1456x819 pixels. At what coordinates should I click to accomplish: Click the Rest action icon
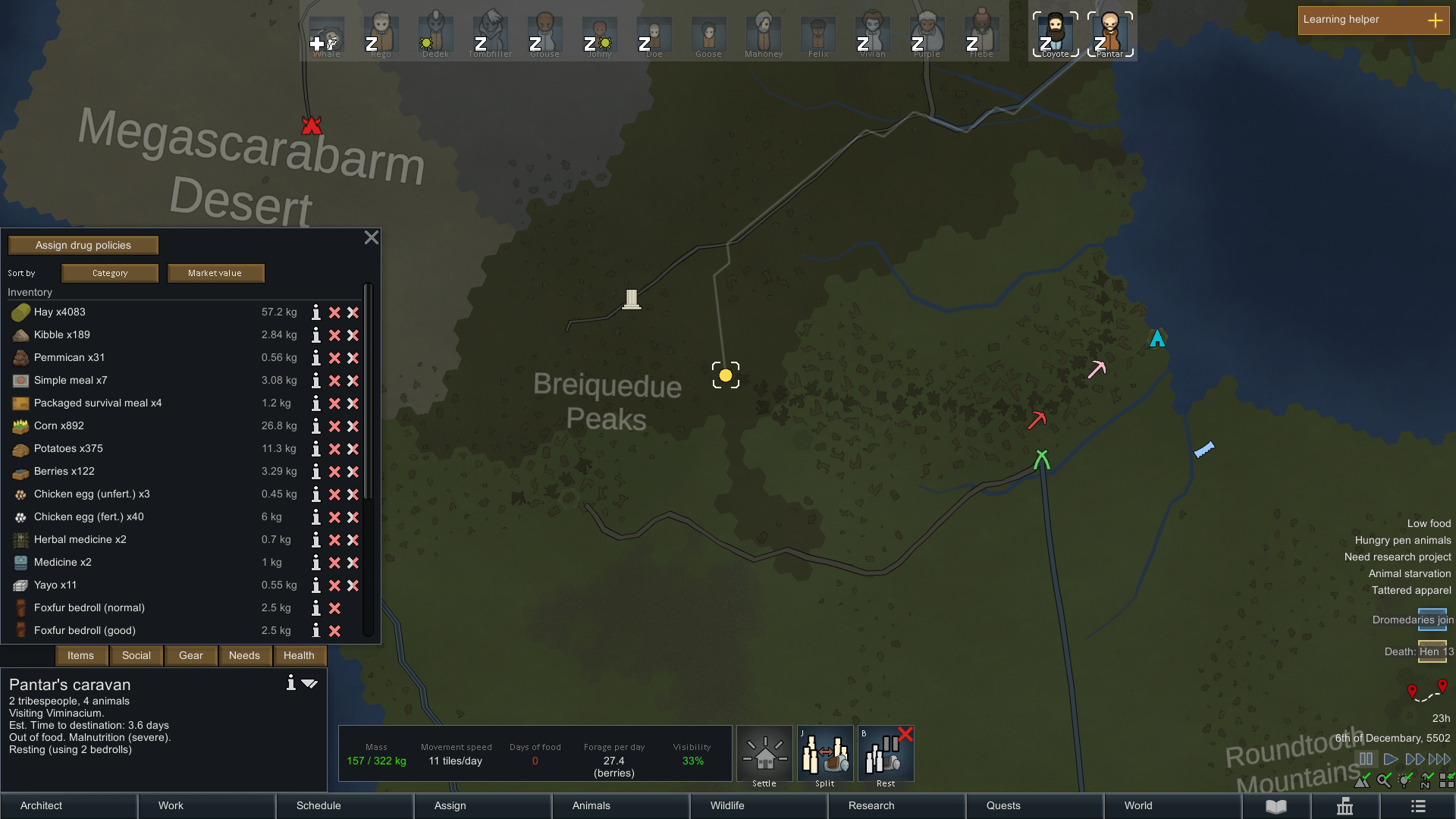[x=885, y=754]
